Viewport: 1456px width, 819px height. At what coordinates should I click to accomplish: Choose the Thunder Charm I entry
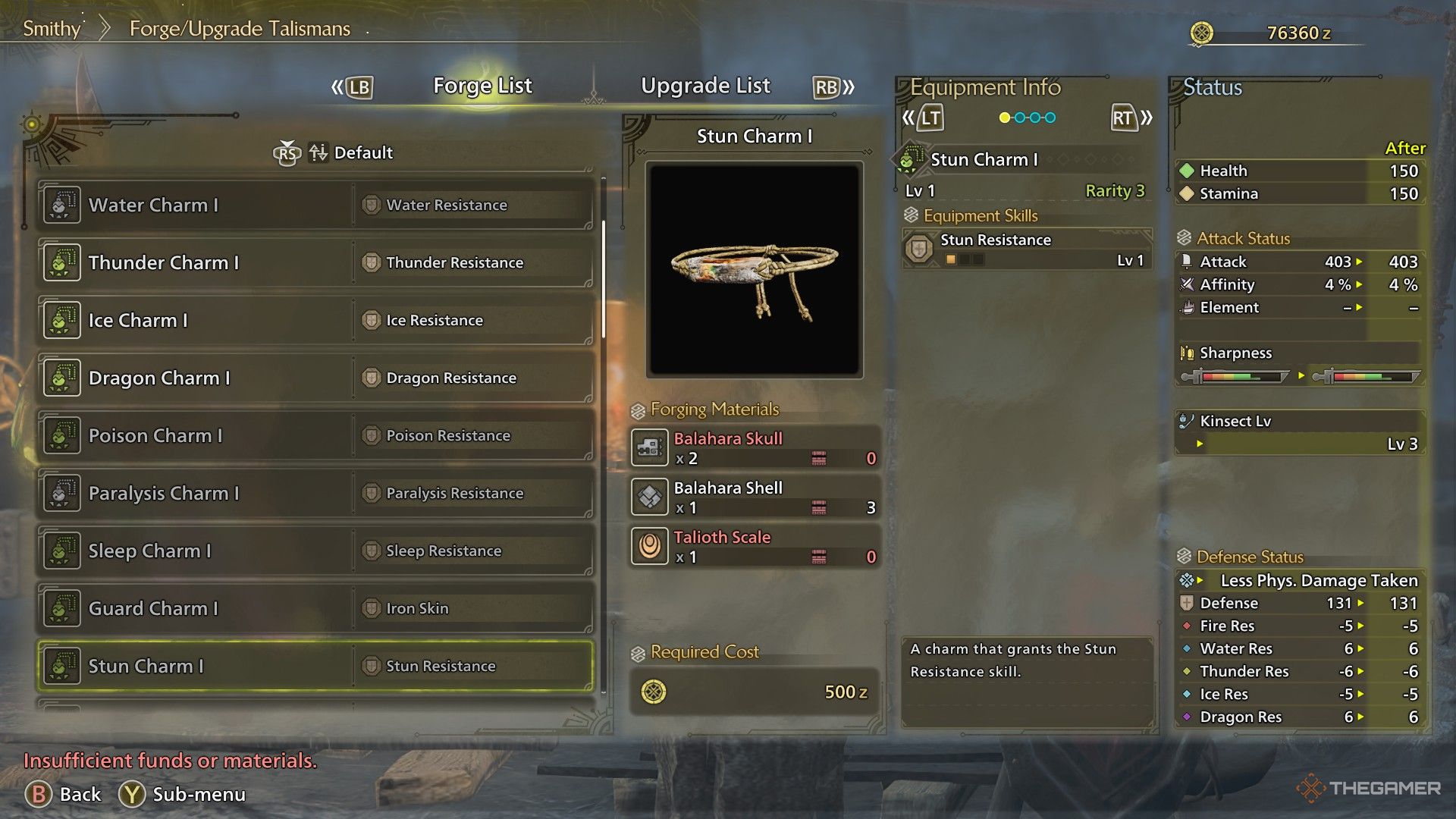tap(315, 262)
